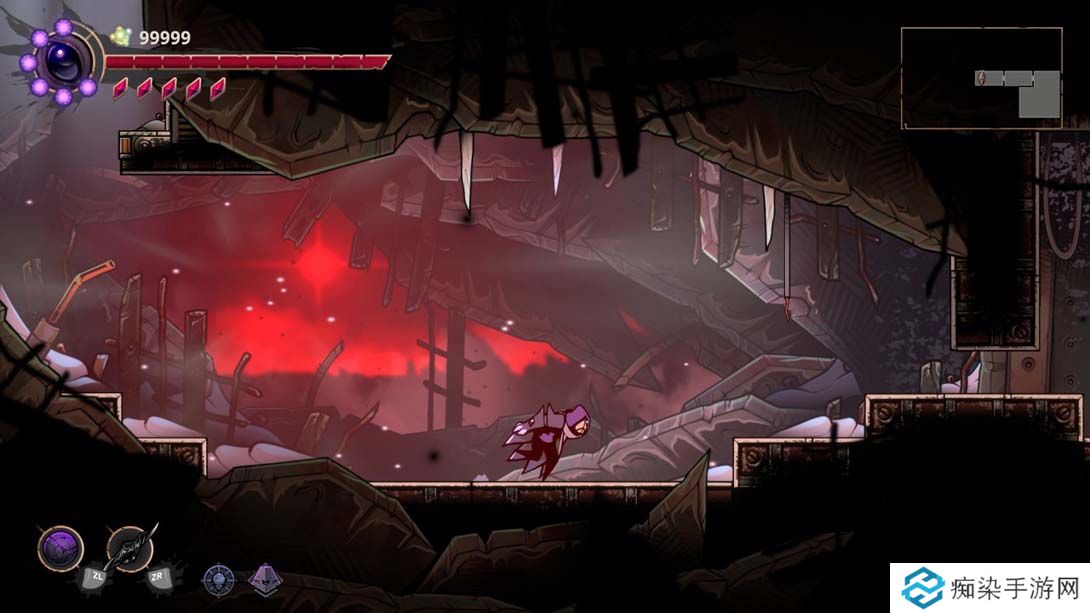
Task: Click the green currency cluster icon
Action: pyautogui.click(x=122, y=37)
